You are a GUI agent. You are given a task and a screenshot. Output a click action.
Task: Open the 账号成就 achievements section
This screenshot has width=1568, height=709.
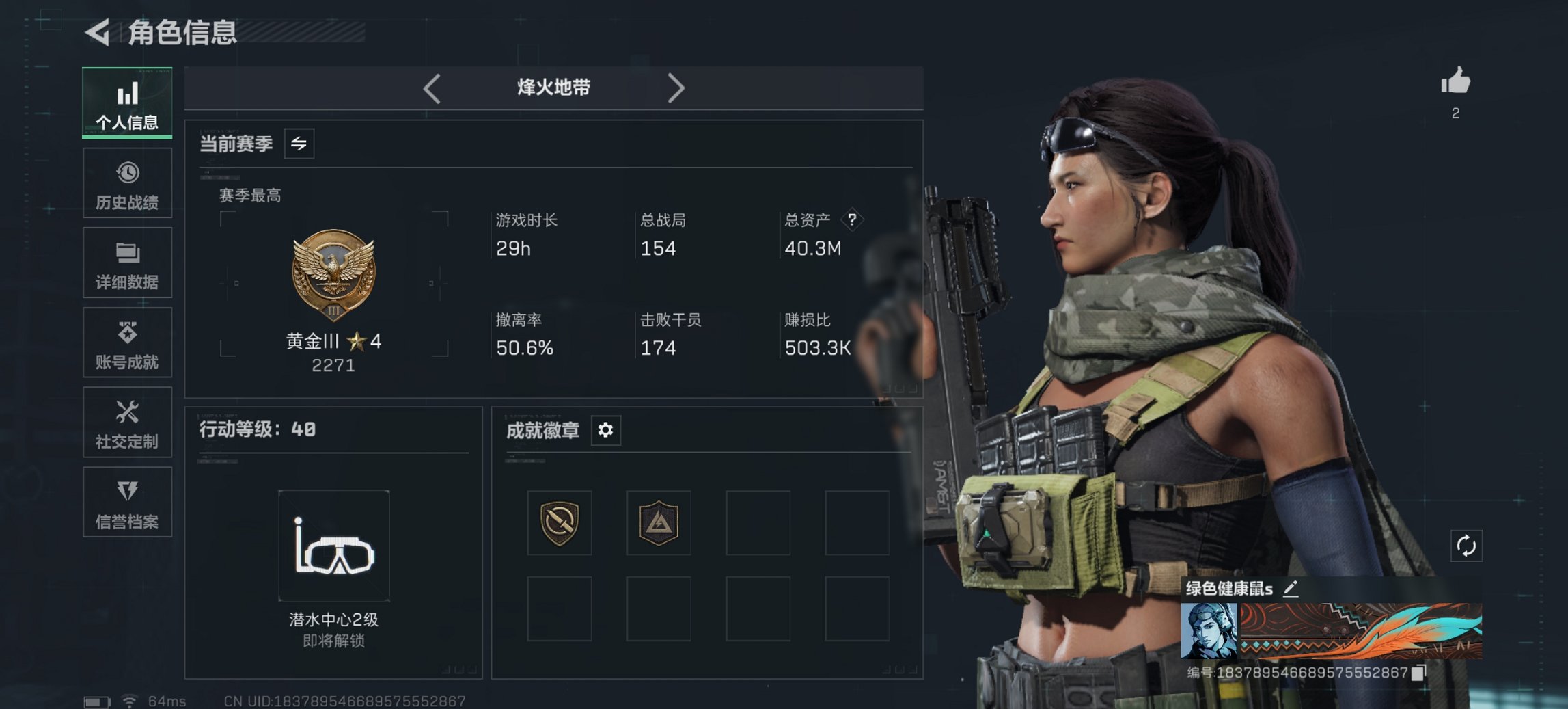127,343
